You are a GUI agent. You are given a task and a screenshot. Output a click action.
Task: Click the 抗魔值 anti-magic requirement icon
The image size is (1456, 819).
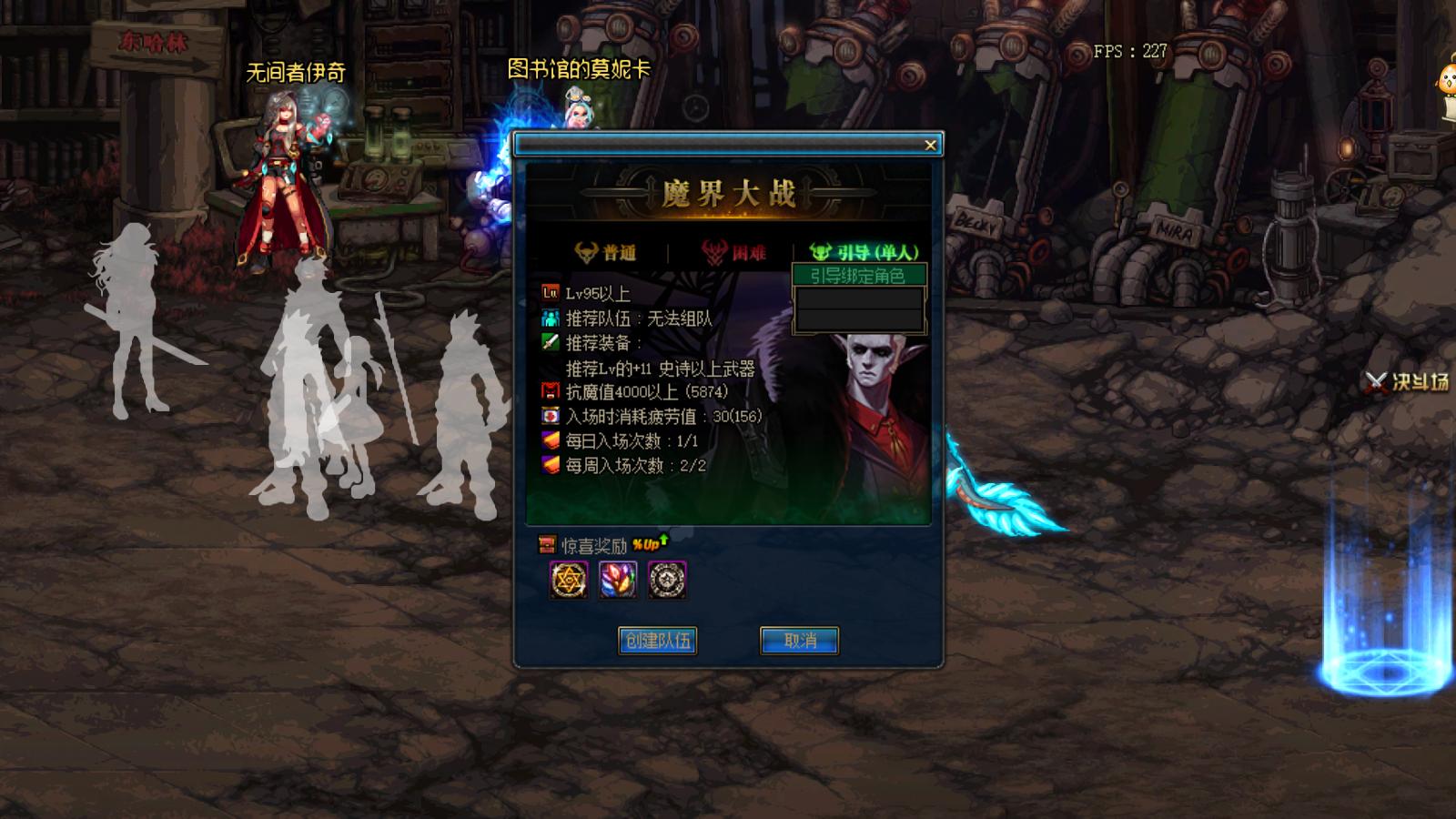coord(551,391)
